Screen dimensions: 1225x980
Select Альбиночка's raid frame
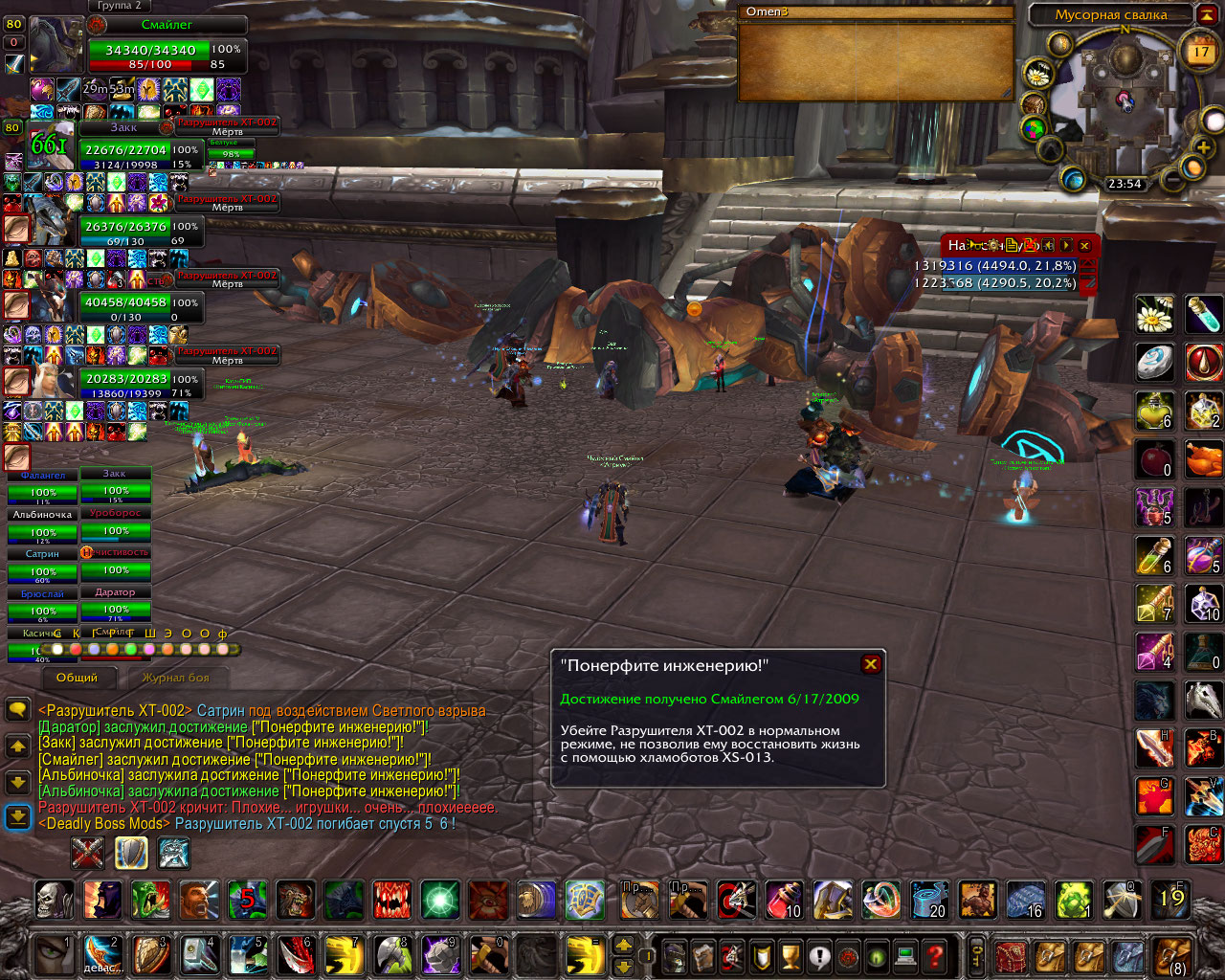(42, 524)
